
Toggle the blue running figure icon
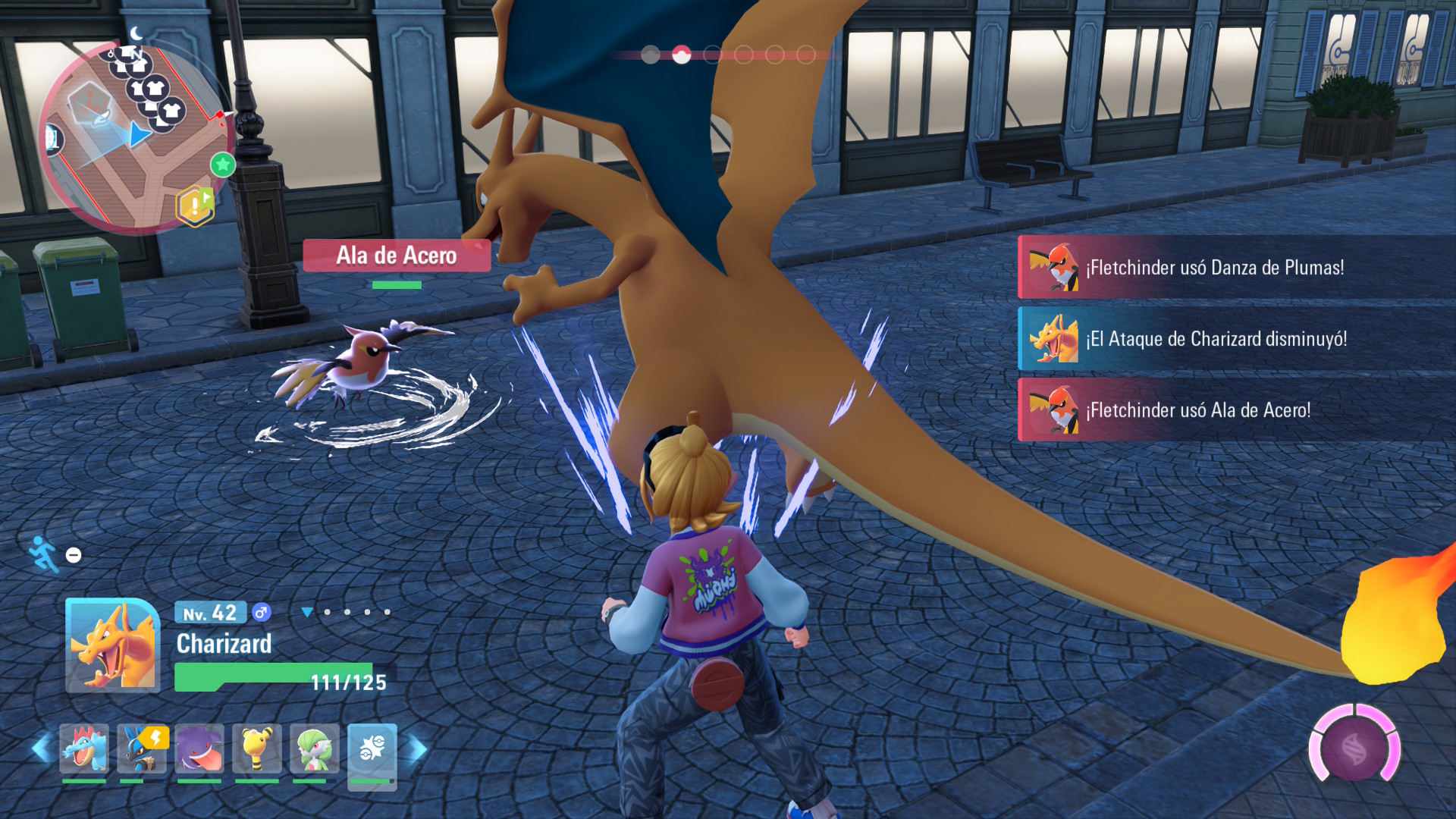click(43, 554)
